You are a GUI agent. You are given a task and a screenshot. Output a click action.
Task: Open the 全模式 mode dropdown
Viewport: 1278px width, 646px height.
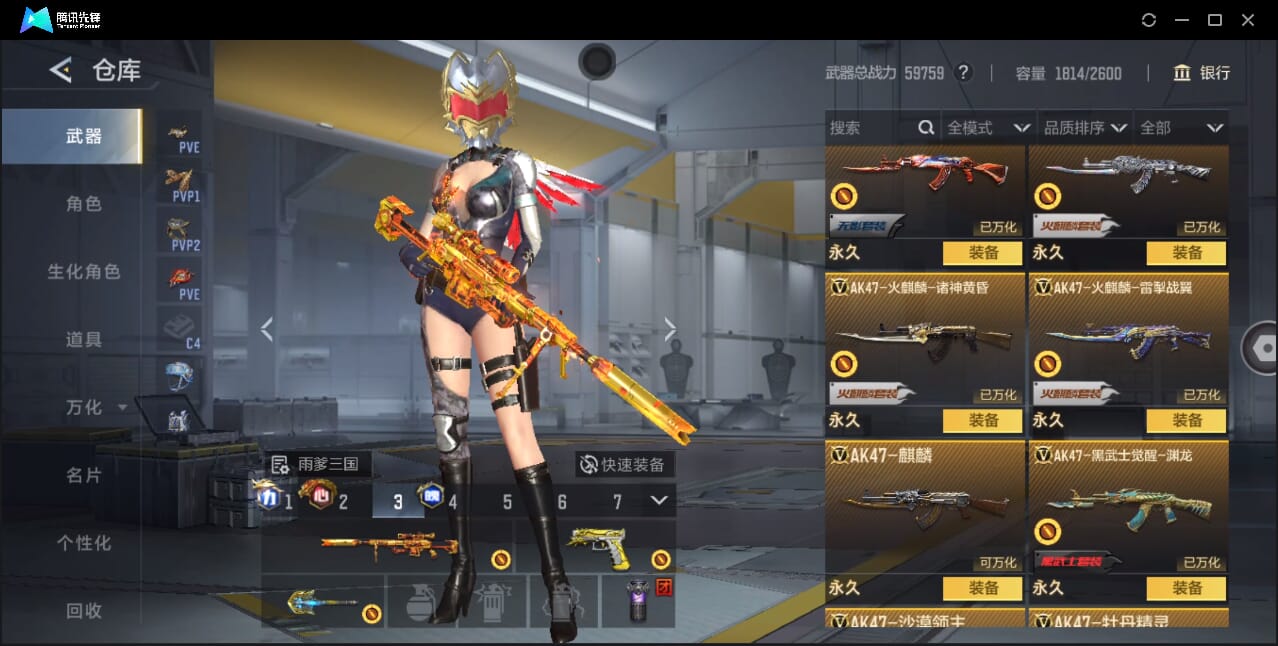pos(987,128)
